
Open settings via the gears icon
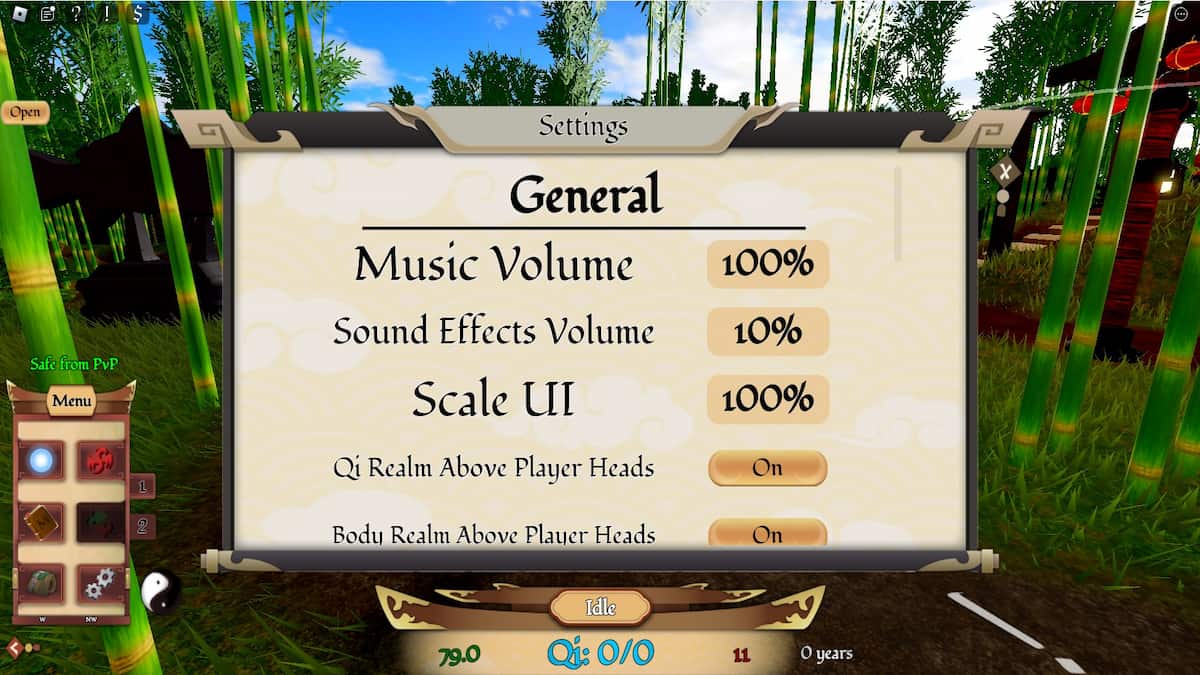101,583
